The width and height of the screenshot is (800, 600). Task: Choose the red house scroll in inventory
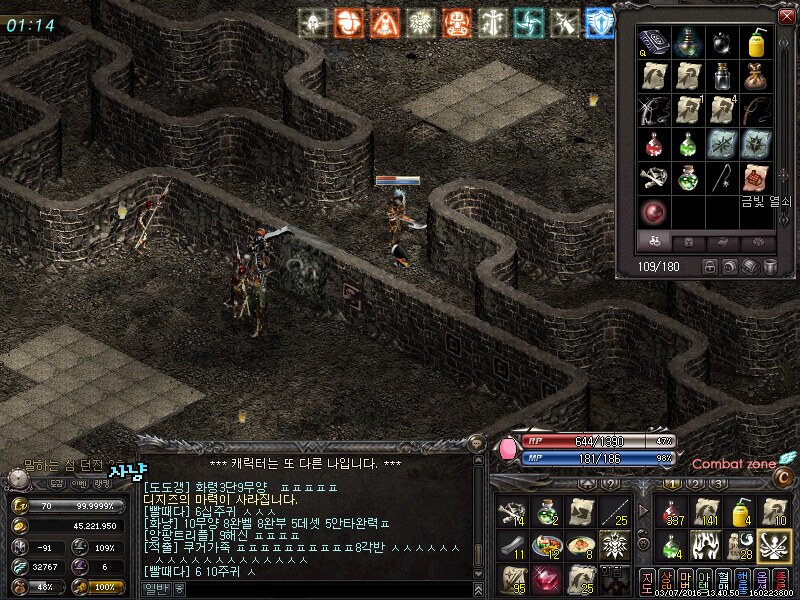pos(757,178)
